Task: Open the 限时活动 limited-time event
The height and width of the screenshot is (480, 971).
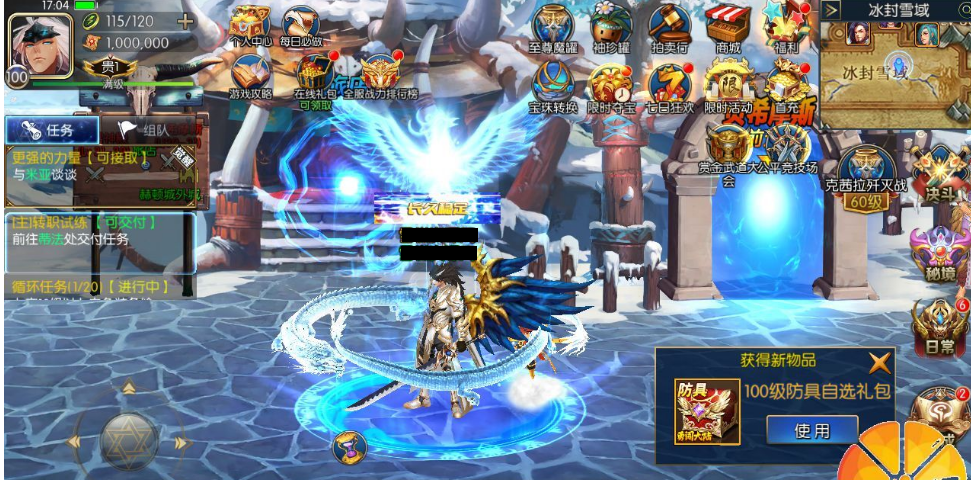Action: pyautogui.click(x=728, y=84)
